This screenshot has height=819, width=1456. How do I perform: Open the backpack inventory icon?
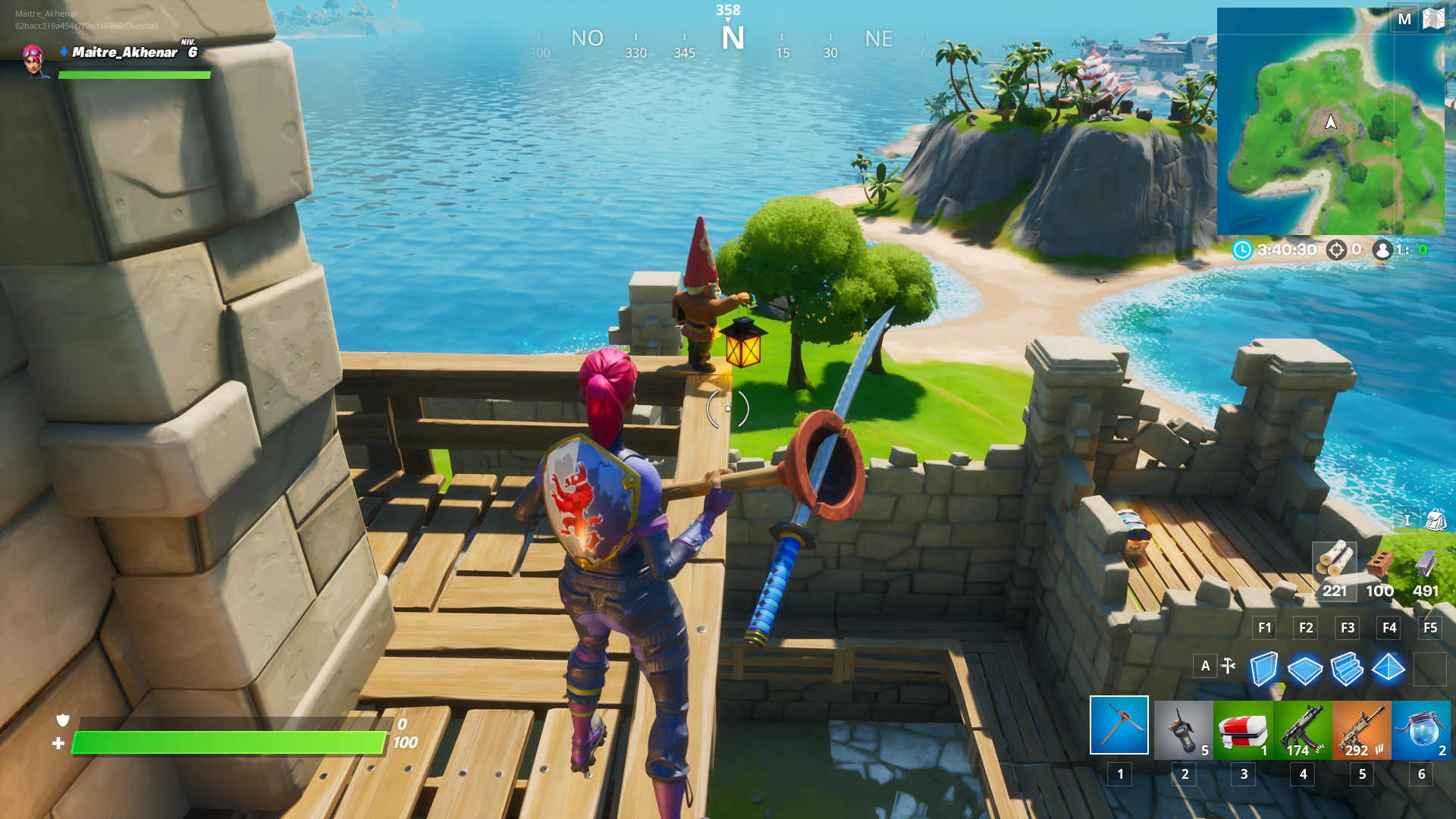(x=1436, y=520)
